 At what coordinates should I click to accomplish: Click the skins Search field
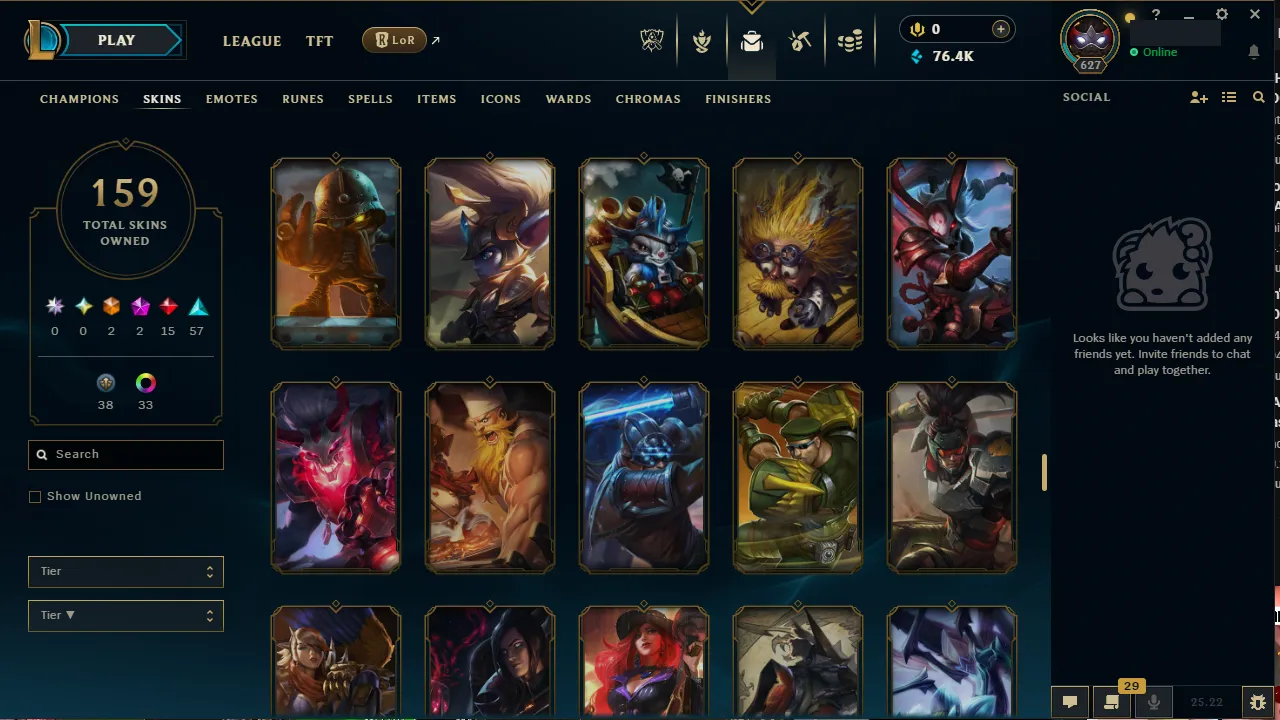tap(125, 454)
